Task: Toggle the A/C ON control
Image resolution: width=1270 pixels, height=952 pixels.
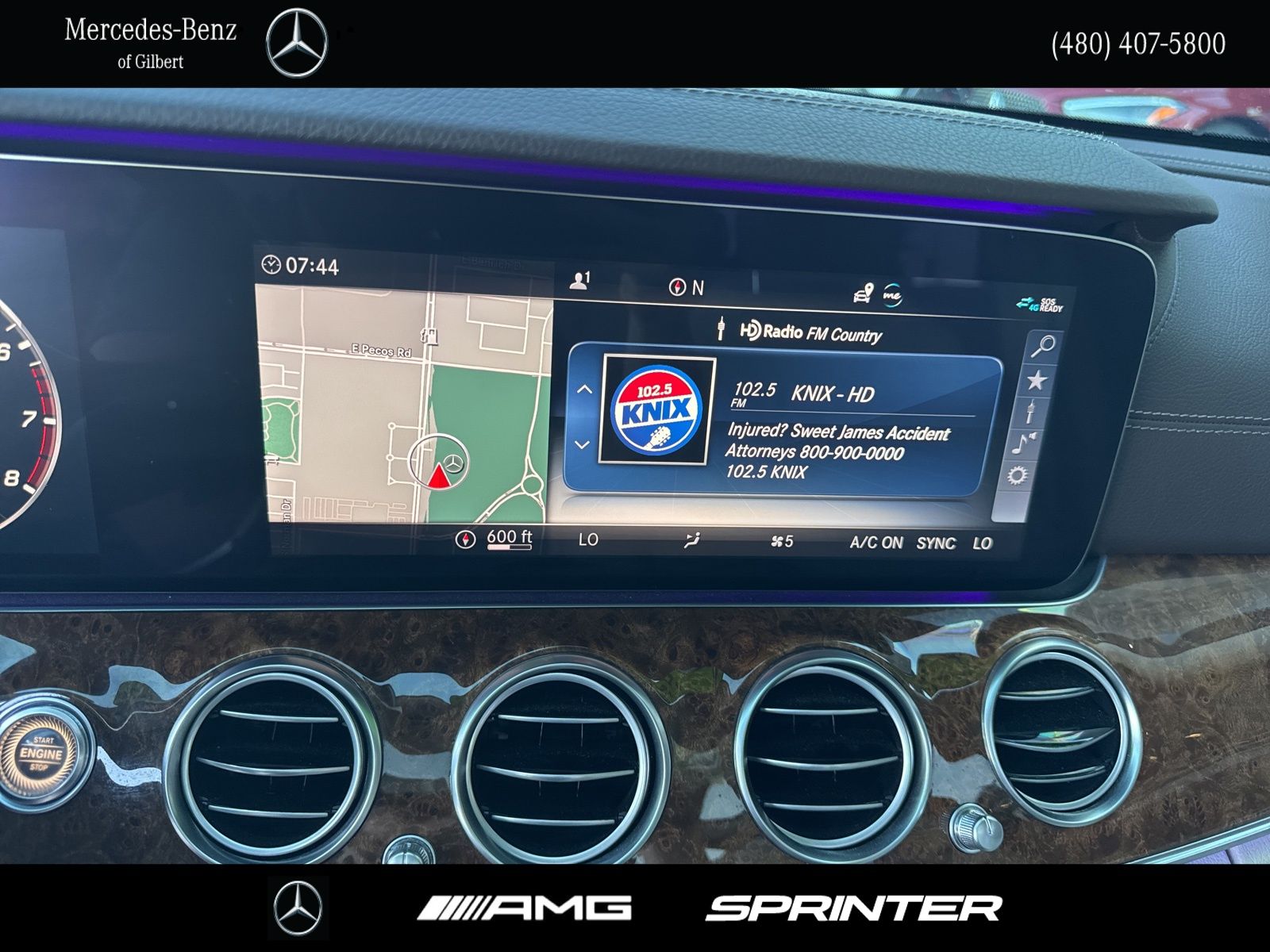Action: pyautogui.click(x=876, y=543)
